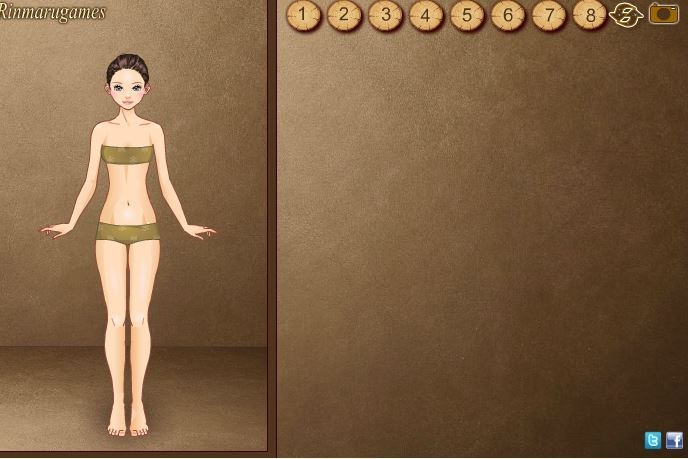Switch to category tab 2
Screen dimensions: 688x459
344,15
